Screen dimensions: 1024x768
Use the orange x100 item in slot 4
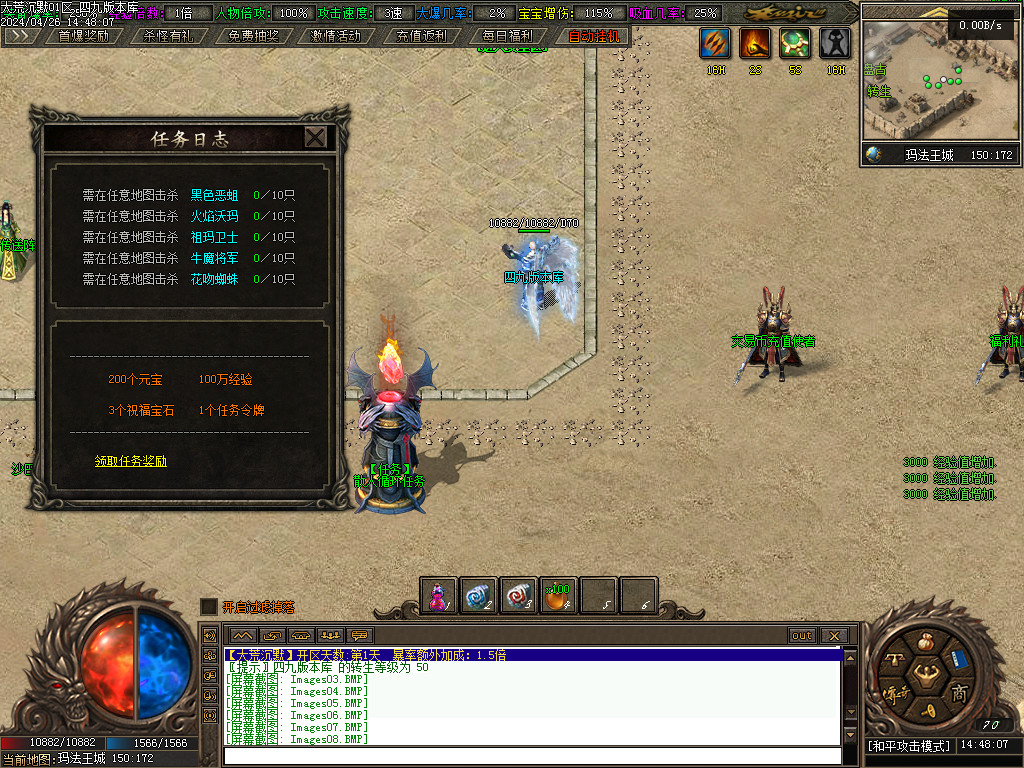(558, 596)
